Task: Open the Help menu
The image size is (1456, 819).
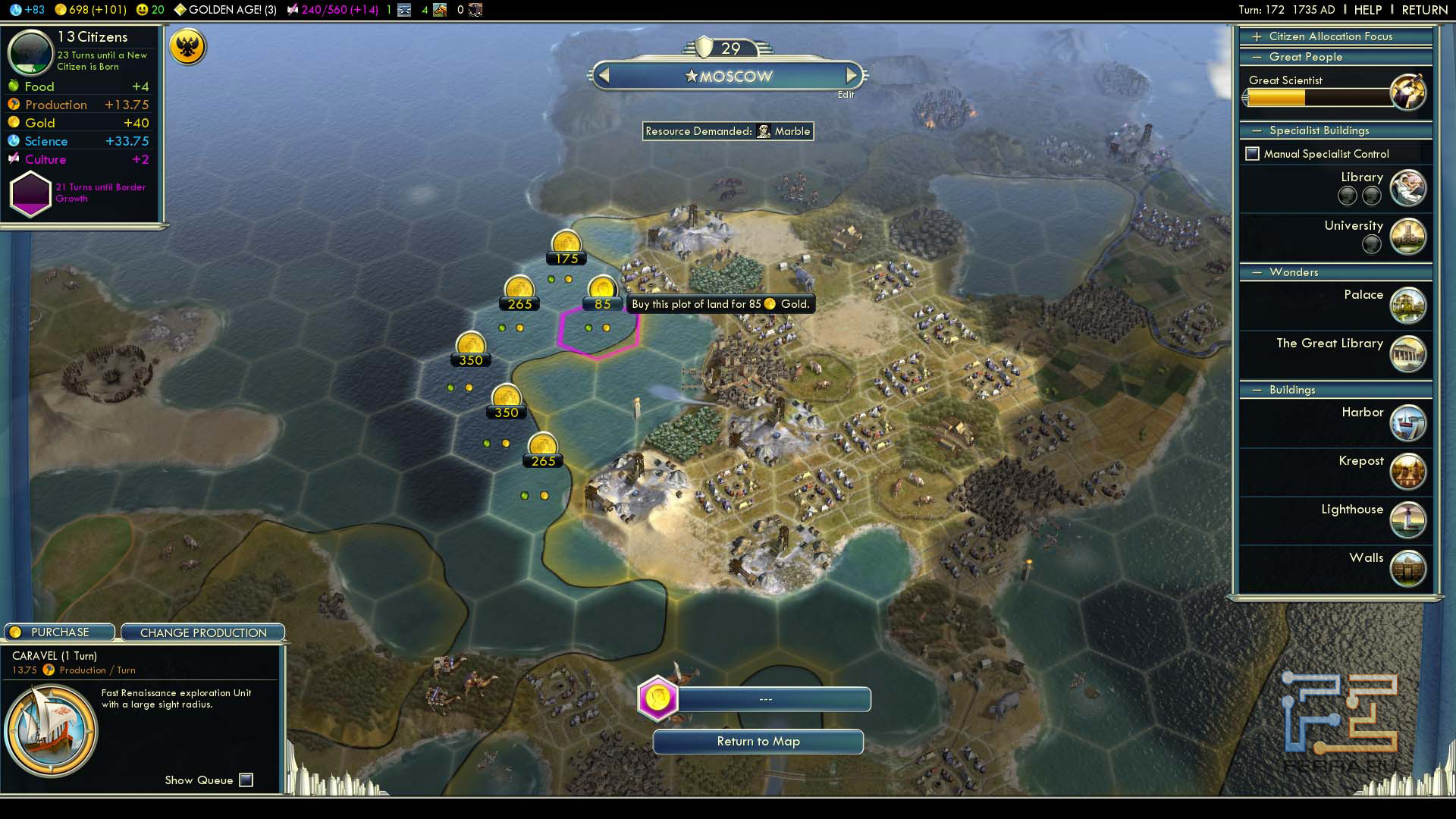Action: (x=1368, y=10)
